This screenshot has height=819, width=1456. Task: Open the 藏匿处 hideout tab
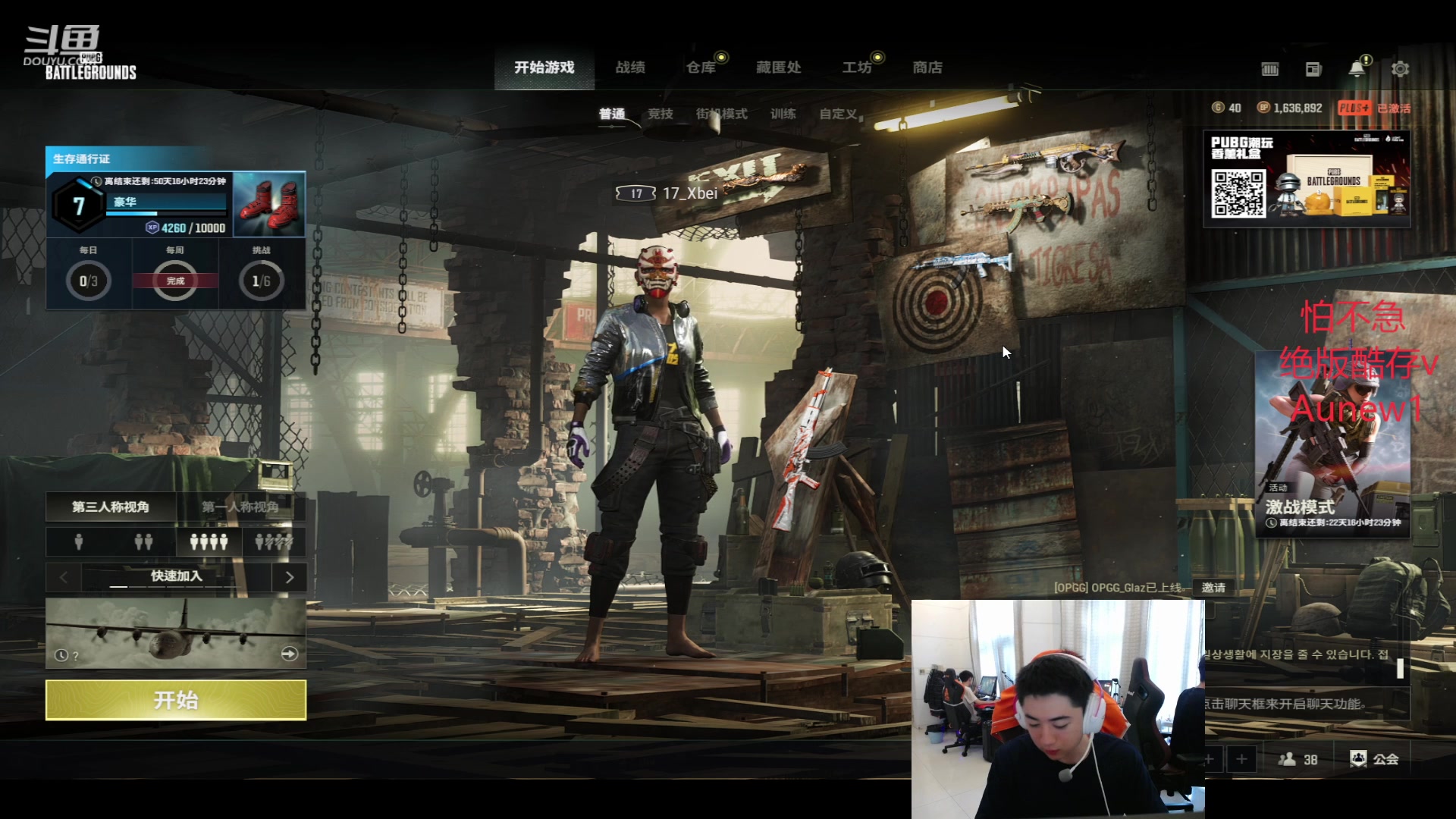click(779, 67)
